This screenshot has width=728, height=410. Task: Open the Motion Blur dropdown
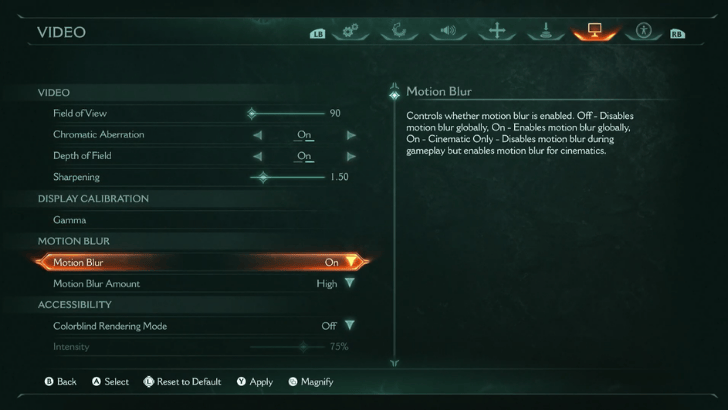351,262
